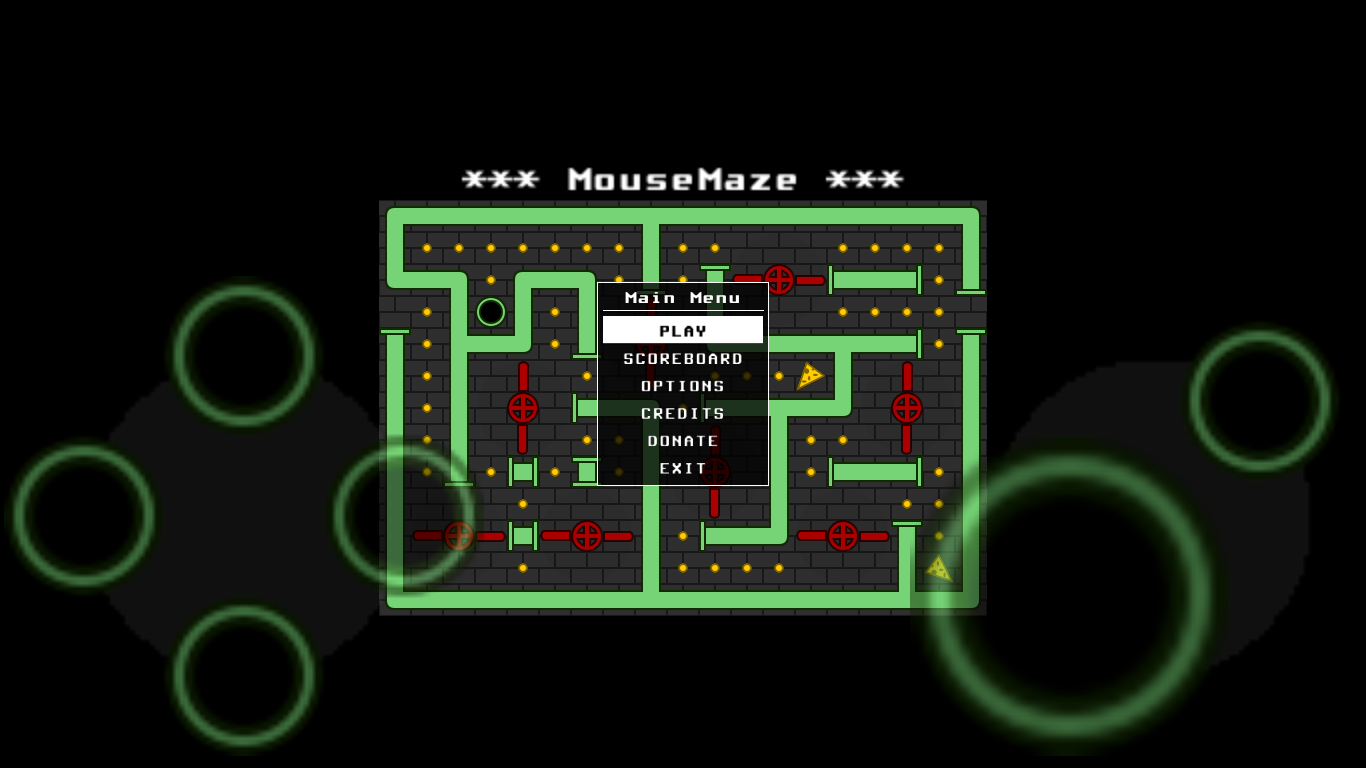Click the red valve wheel right of the menu
This screenshot has height=768, width=1366.
tap(906, 406)
